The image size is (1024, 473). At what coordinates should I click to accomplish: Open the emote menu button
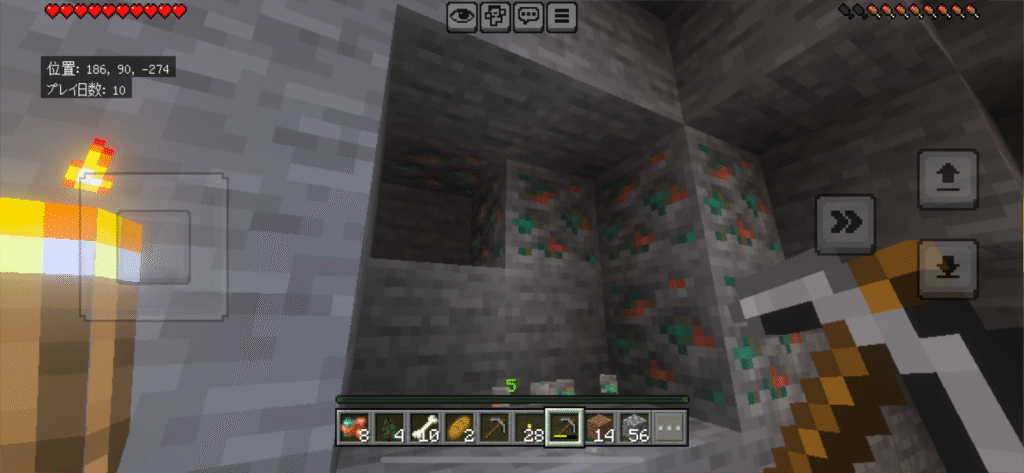coord(494,16)
